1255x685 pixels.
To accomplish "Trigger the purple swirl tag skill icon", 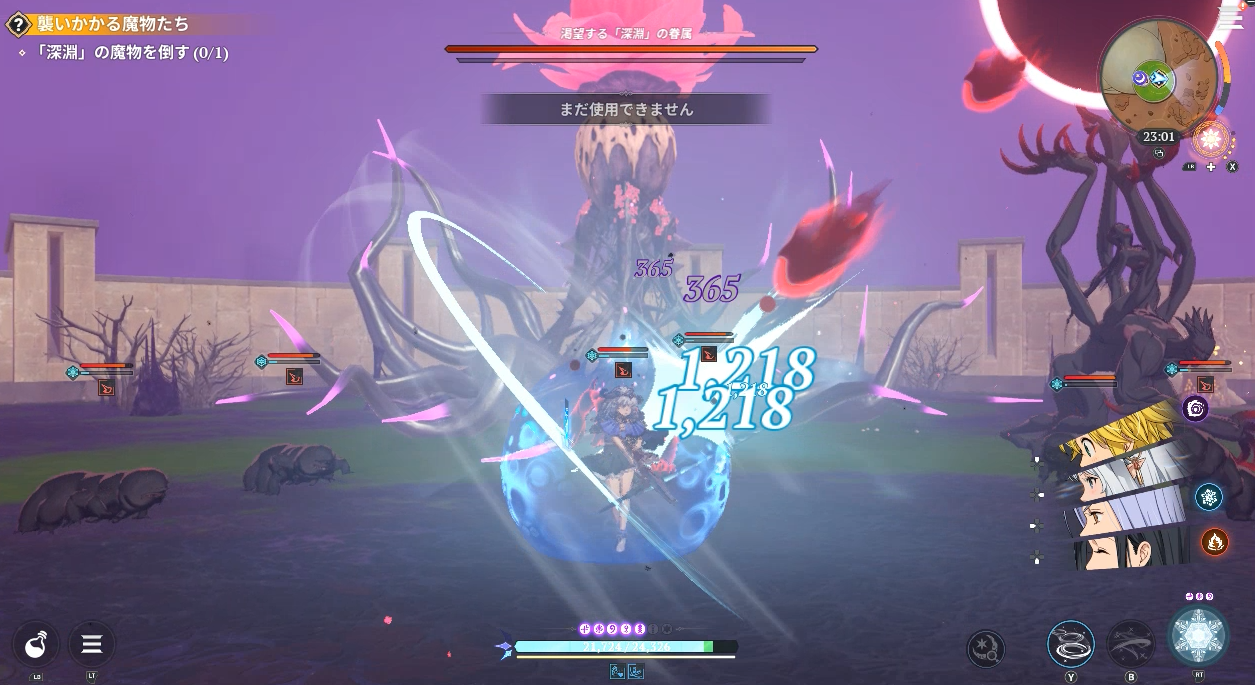I will [x=1195, y=408].
